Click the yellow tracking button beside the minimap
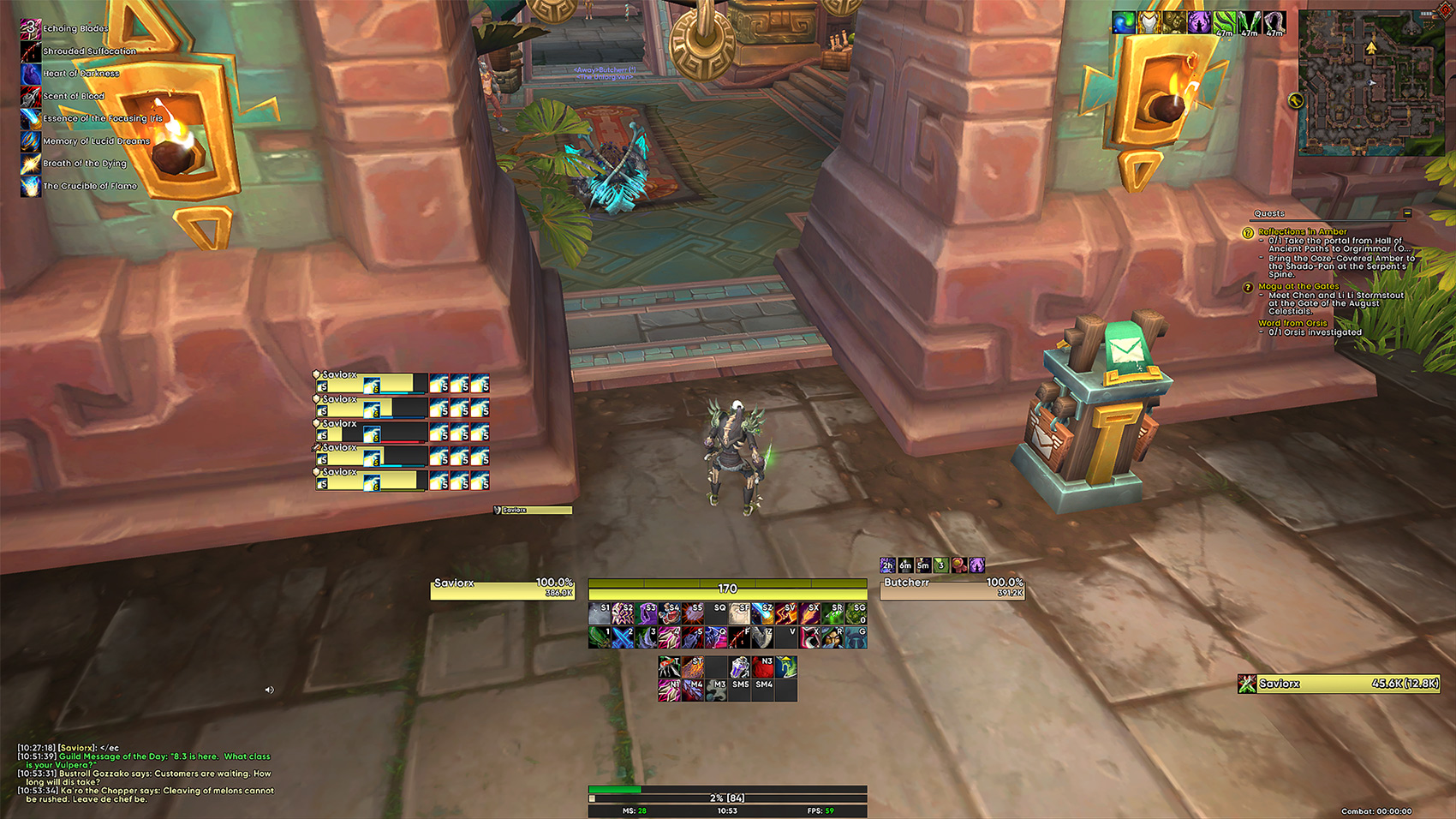Screen dimensions: 1456x819 (x=1295, y=101)
